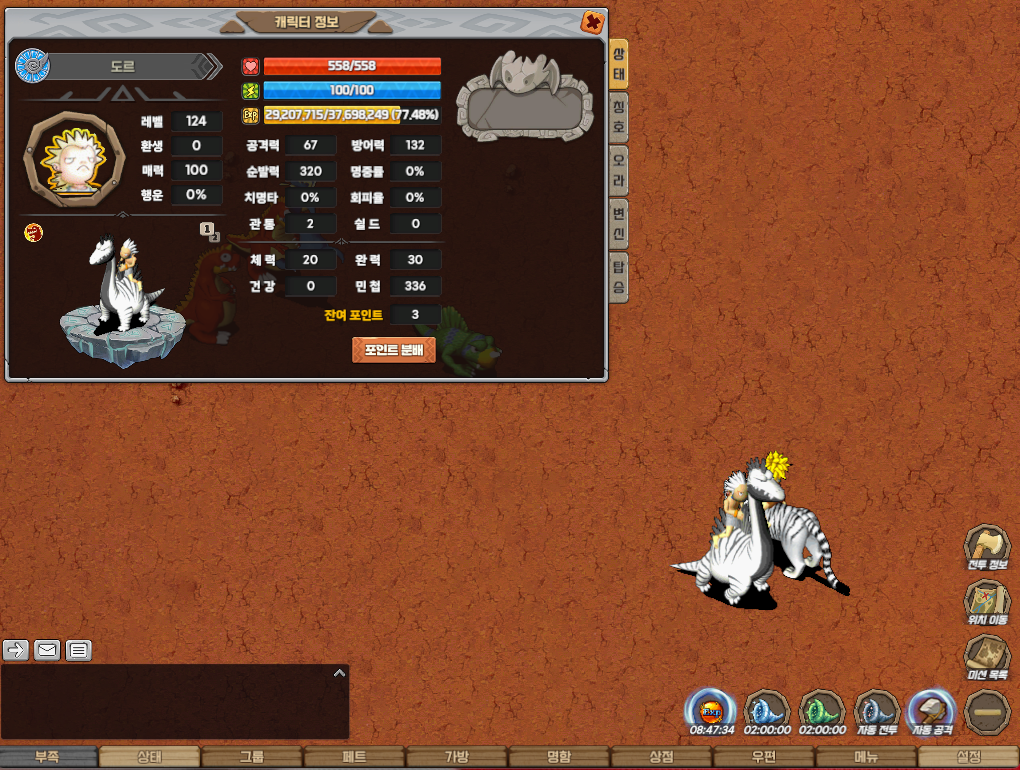1020x770 pixels.
Task: Open the 가방 bag menu
Action: click(456, 758)
